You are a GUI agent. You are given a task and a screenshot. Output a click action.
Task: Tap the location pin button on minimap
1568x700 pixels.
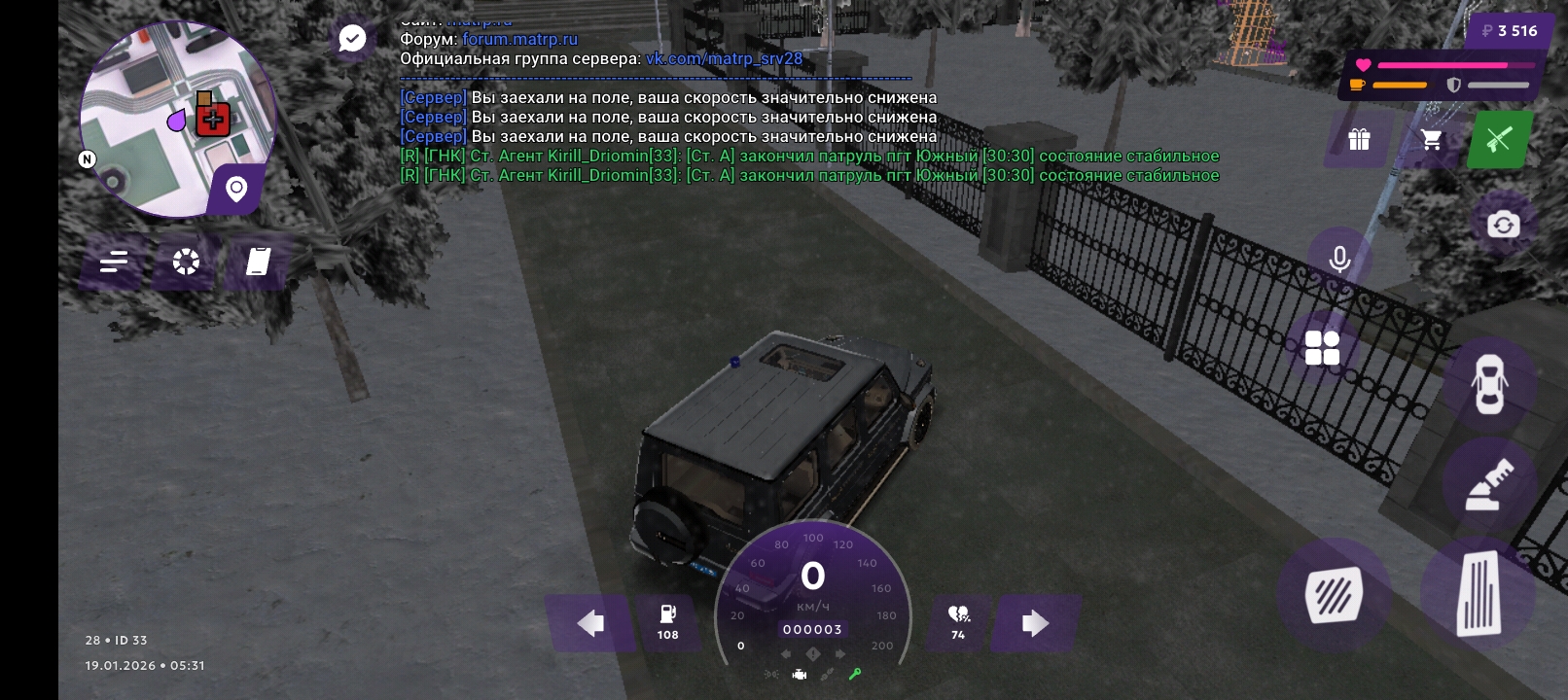tap(236, 189)
